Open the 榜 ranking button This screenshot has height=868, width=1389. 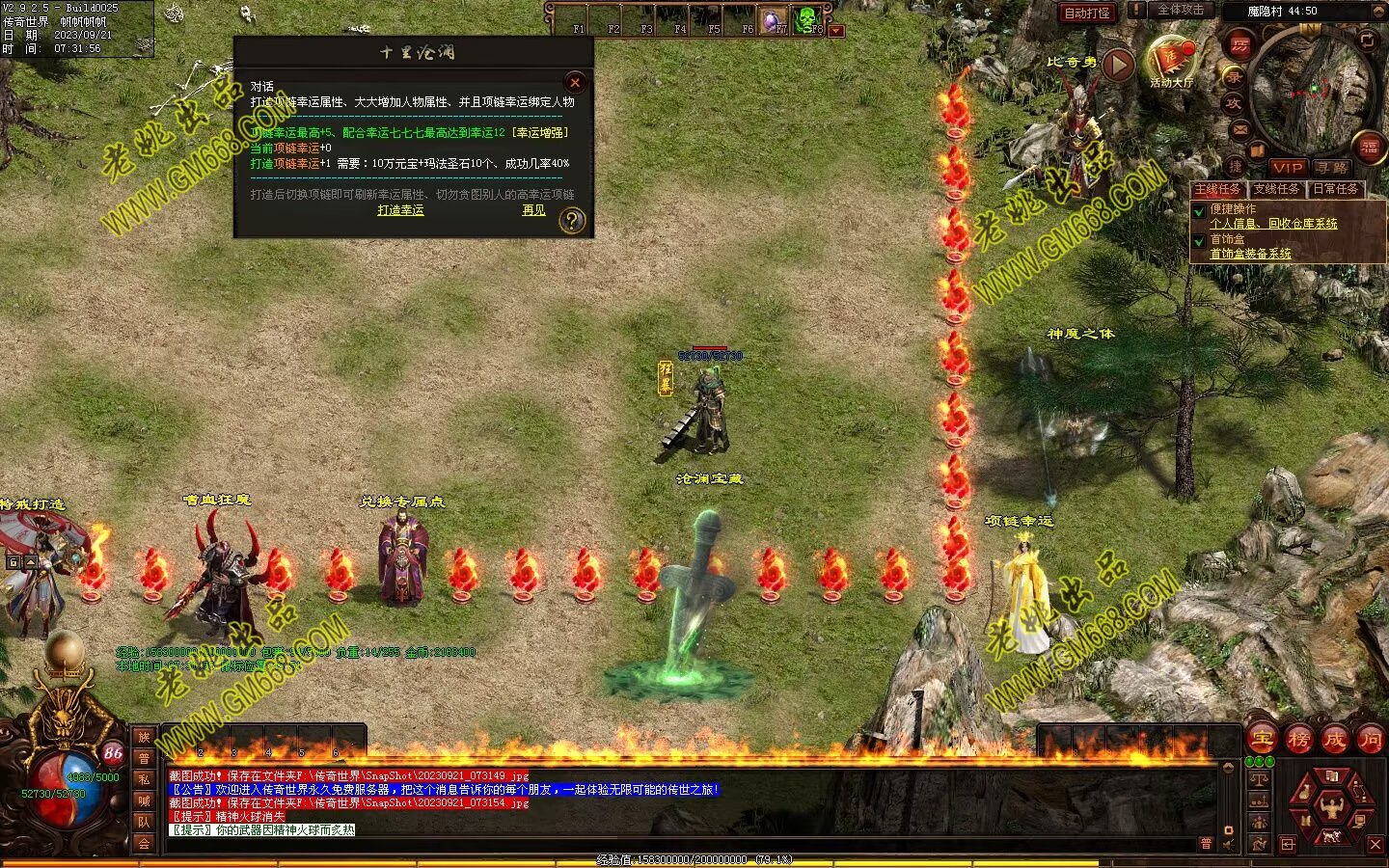pyautogui.click(x=1299, y=740)
